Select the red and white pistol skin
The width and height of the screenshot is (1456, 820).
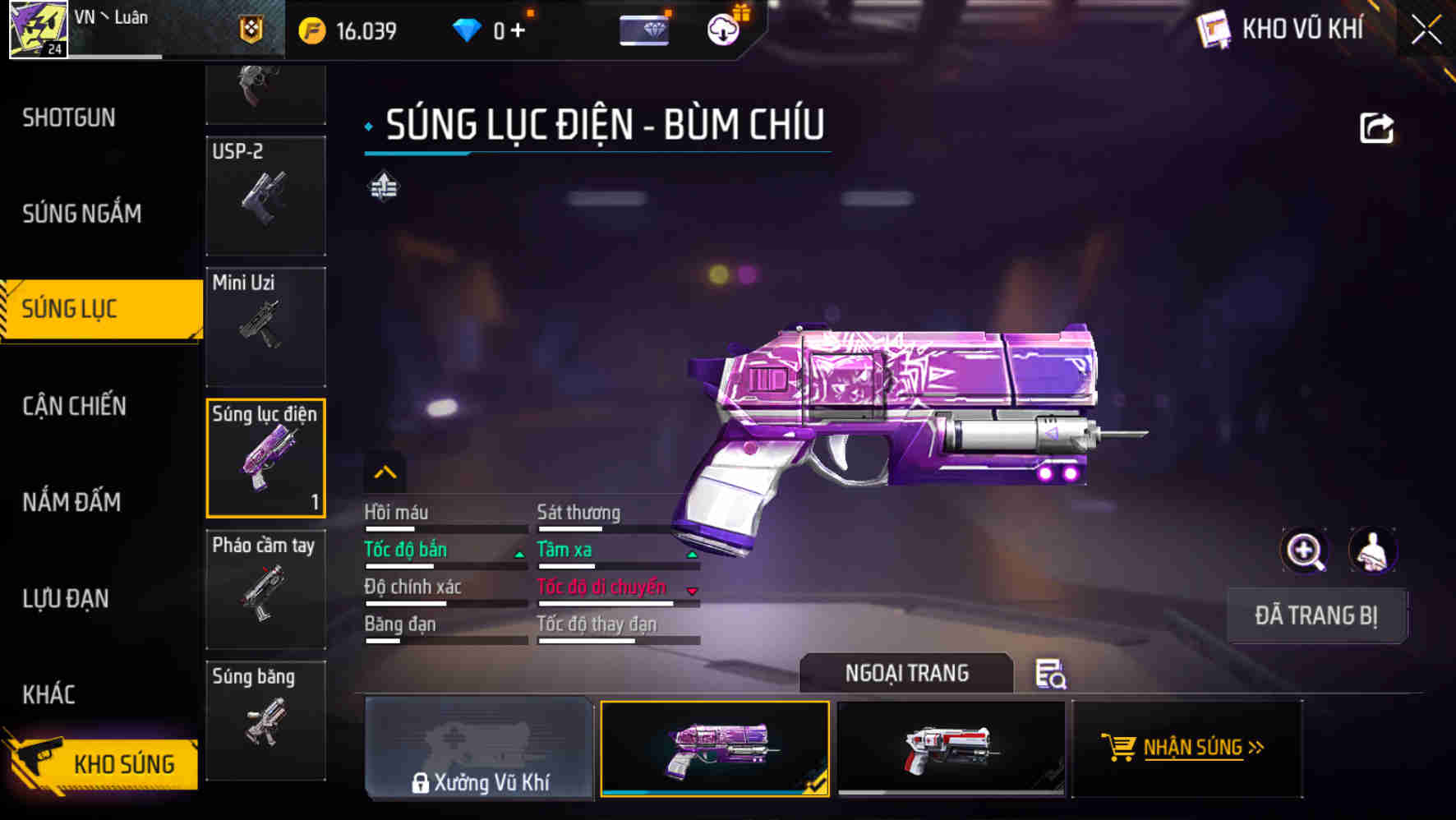951,748
